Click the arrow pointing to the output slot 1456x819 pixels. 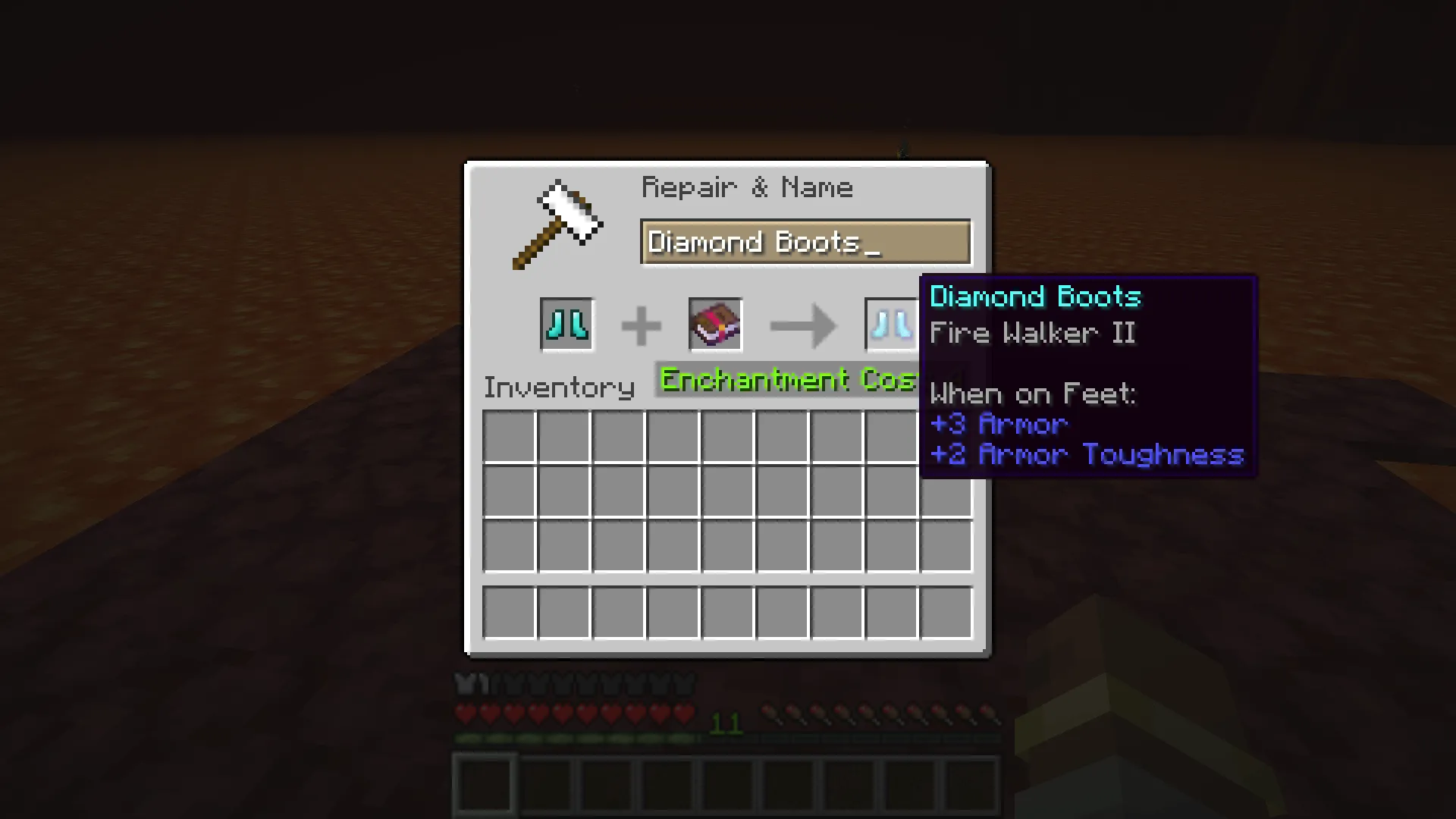point(801,325)
